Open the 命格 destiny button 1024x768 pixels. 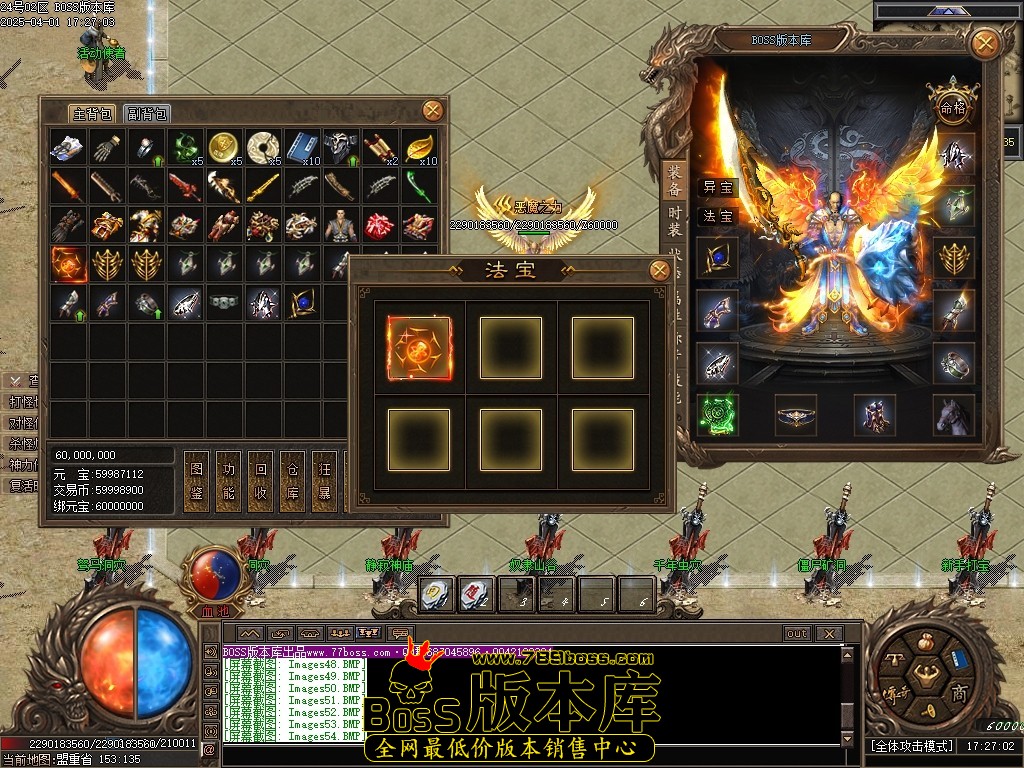point(949,106)
